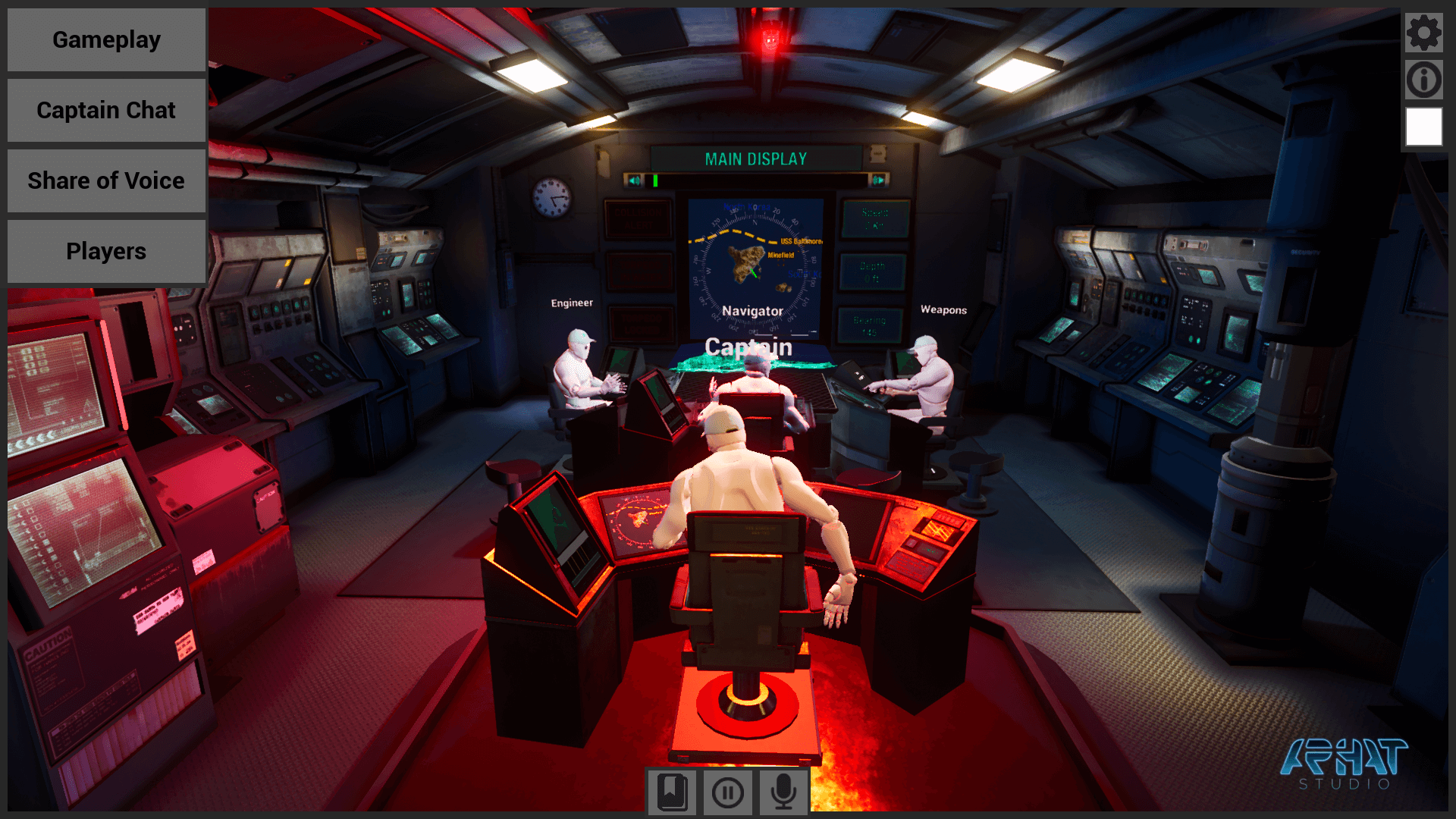Click the Captain nameplate
The height and width of the screenshot is (819, 1456).
click(749, 348)
